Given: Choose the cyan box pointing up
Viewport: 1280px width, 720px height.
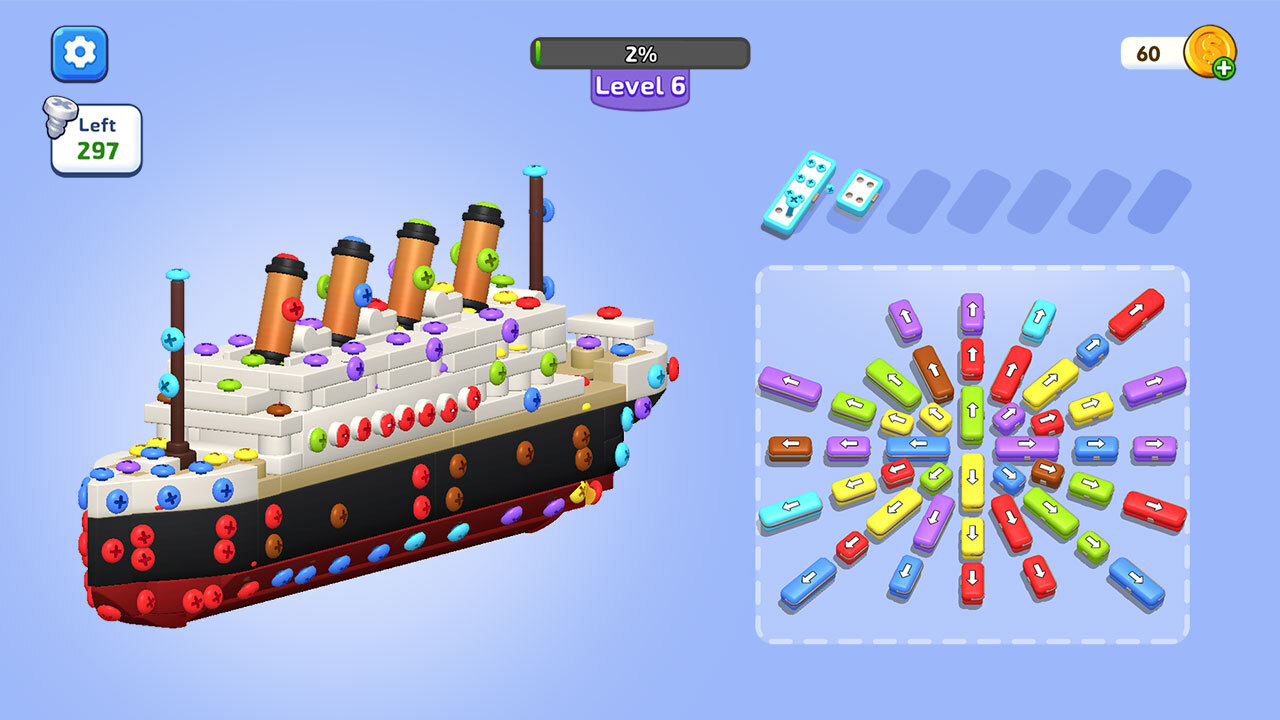Looking at the screenshot, I should click(x=1039, y=319).
